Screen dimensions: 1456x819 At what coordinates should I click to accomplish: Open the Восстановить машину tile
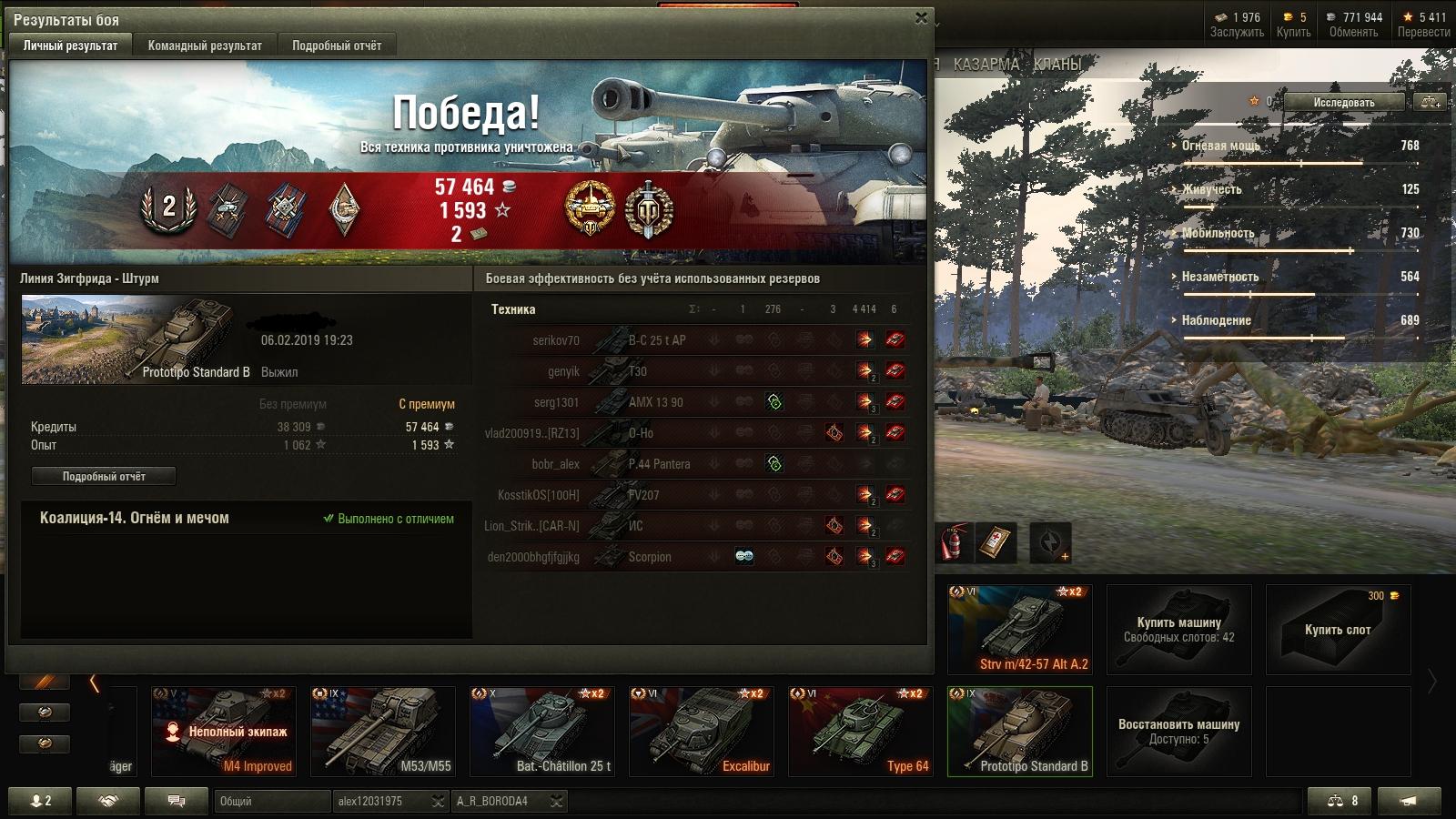1178,731
